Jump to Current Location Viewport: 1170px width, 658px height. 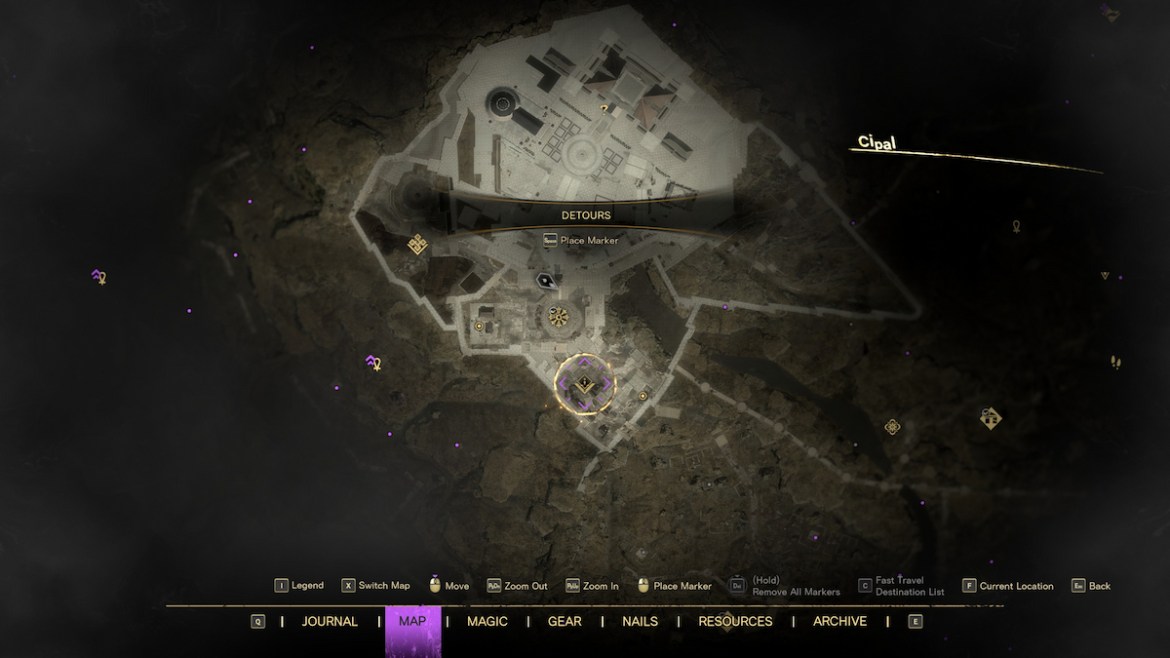[1008, 586]
